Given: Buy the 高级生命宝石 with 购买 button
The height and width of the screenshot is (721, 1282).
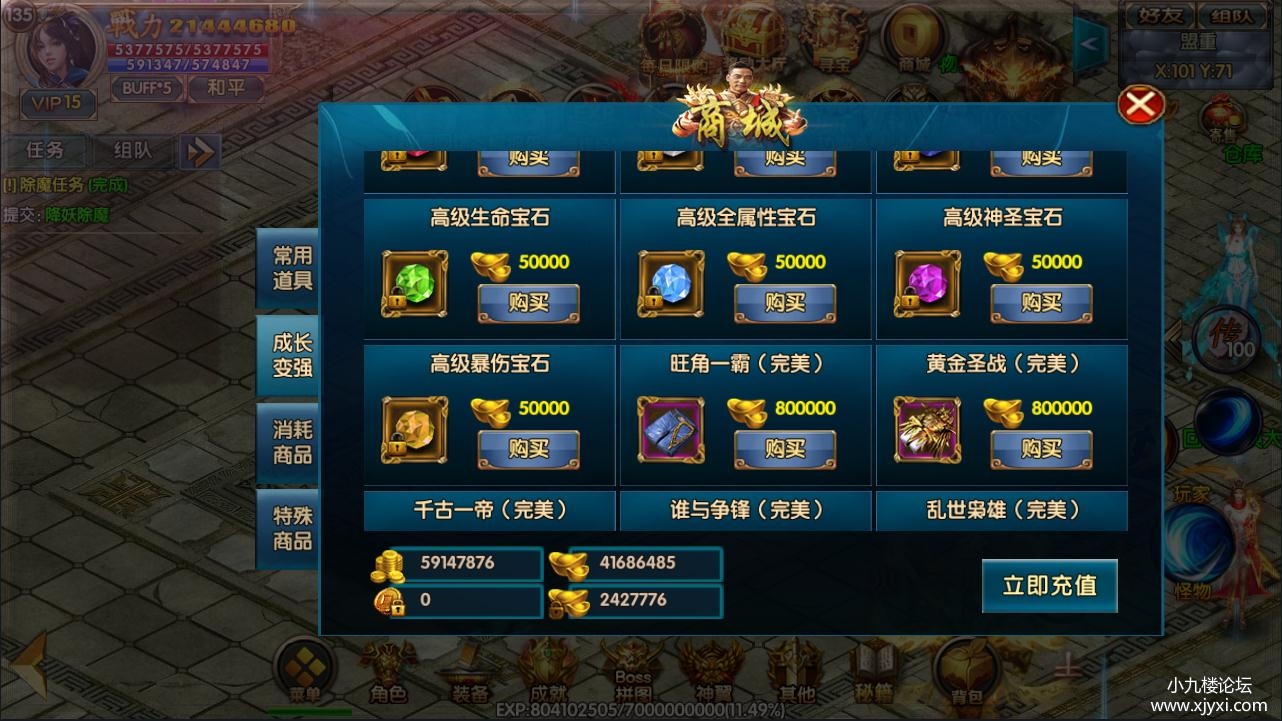Looking at the screenshot, I should pyautogui.click(x=529, y=303).
